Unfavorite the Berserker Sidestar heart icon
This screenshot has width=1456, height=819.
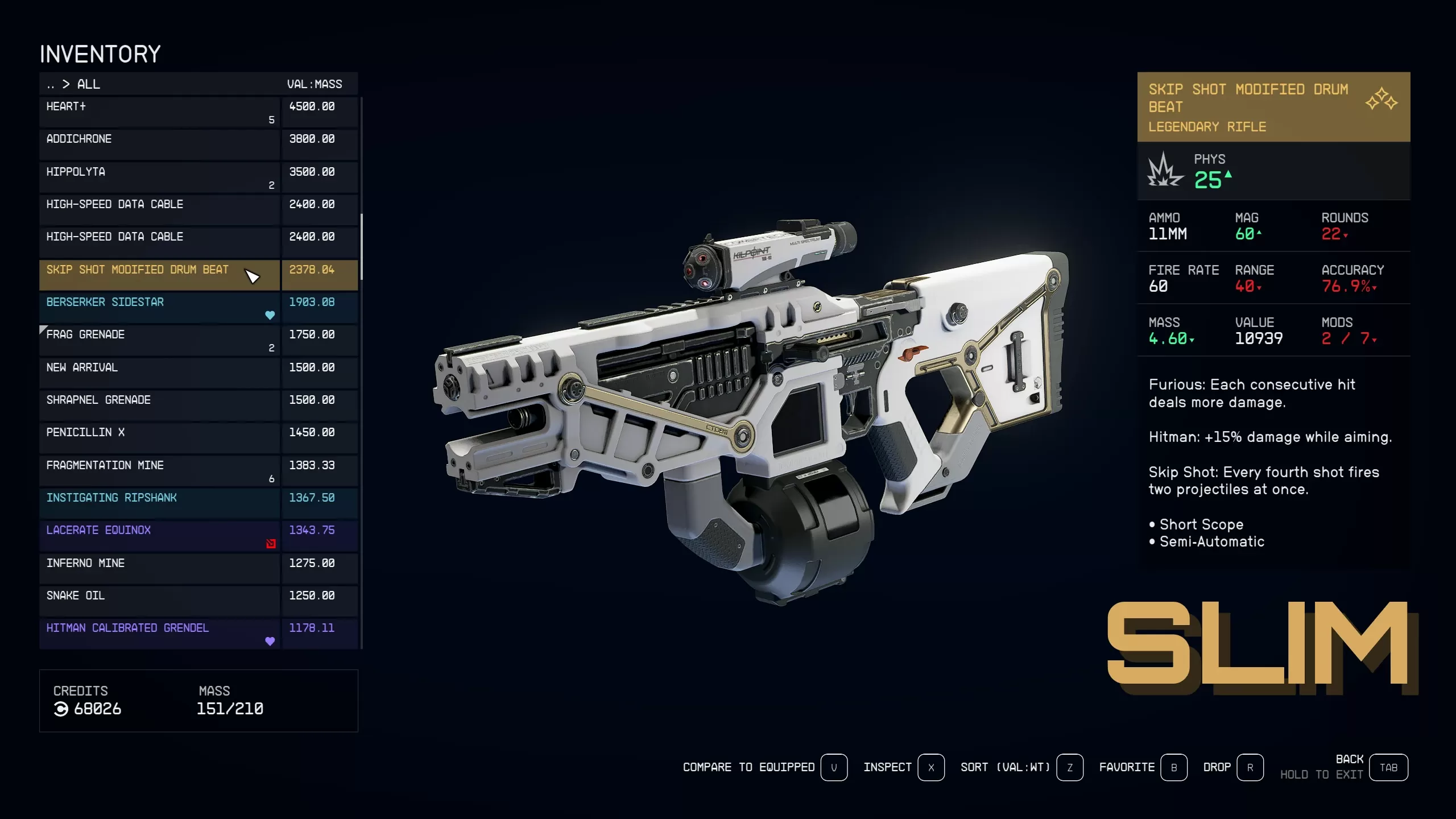coord(270,315)
